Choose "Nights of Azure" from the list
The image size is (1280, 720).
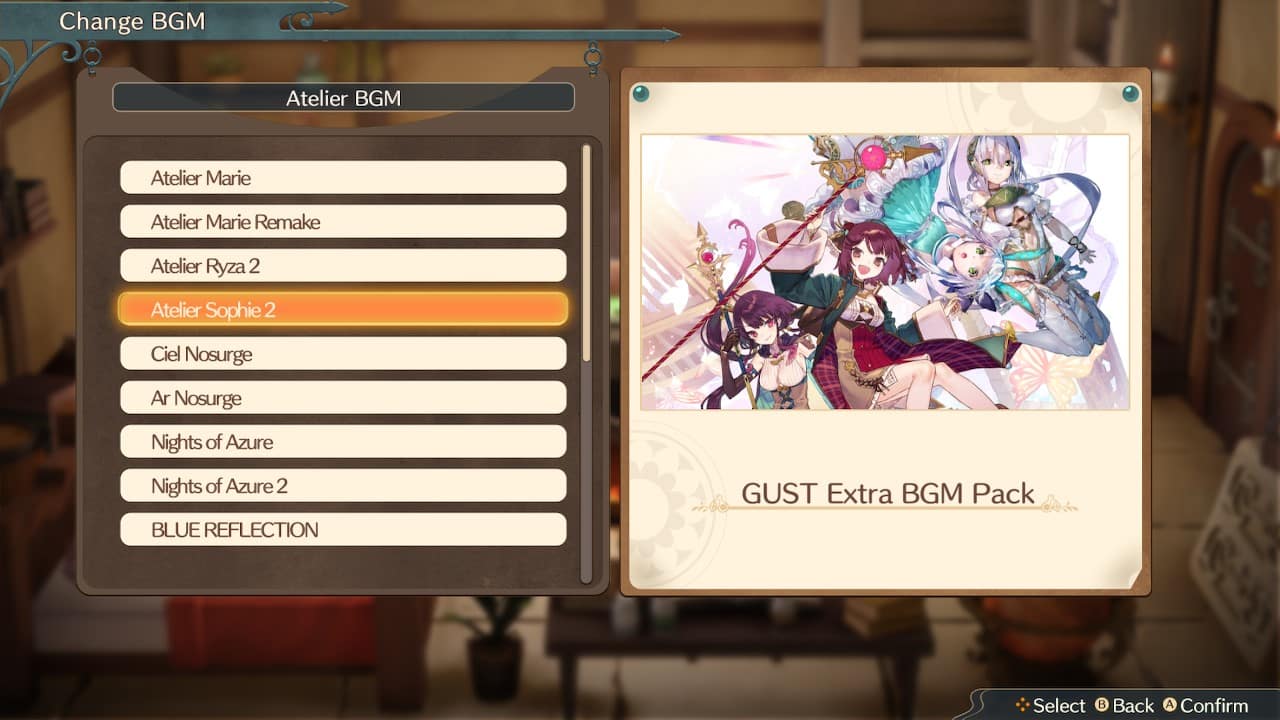pyautogui.click(x=343, y=441)
